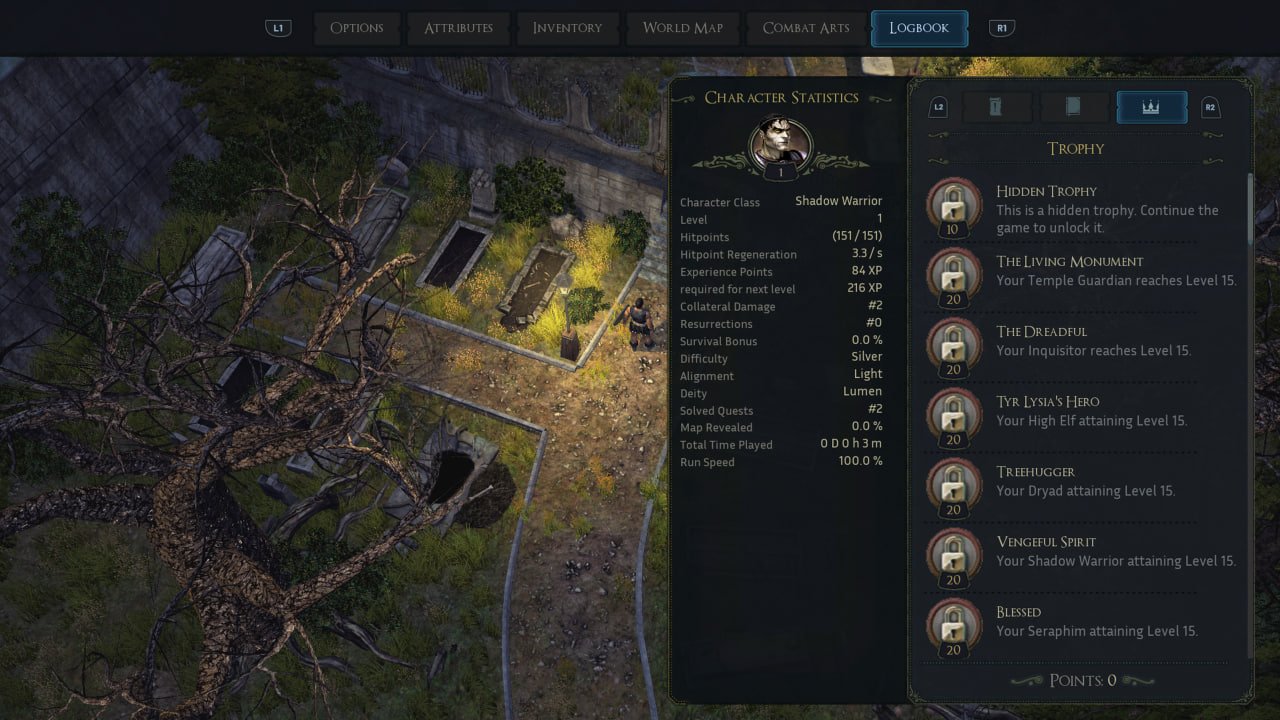Open the Inventory tab
Viewport: 1280px width, 720px height.
(x=567, y=28)
